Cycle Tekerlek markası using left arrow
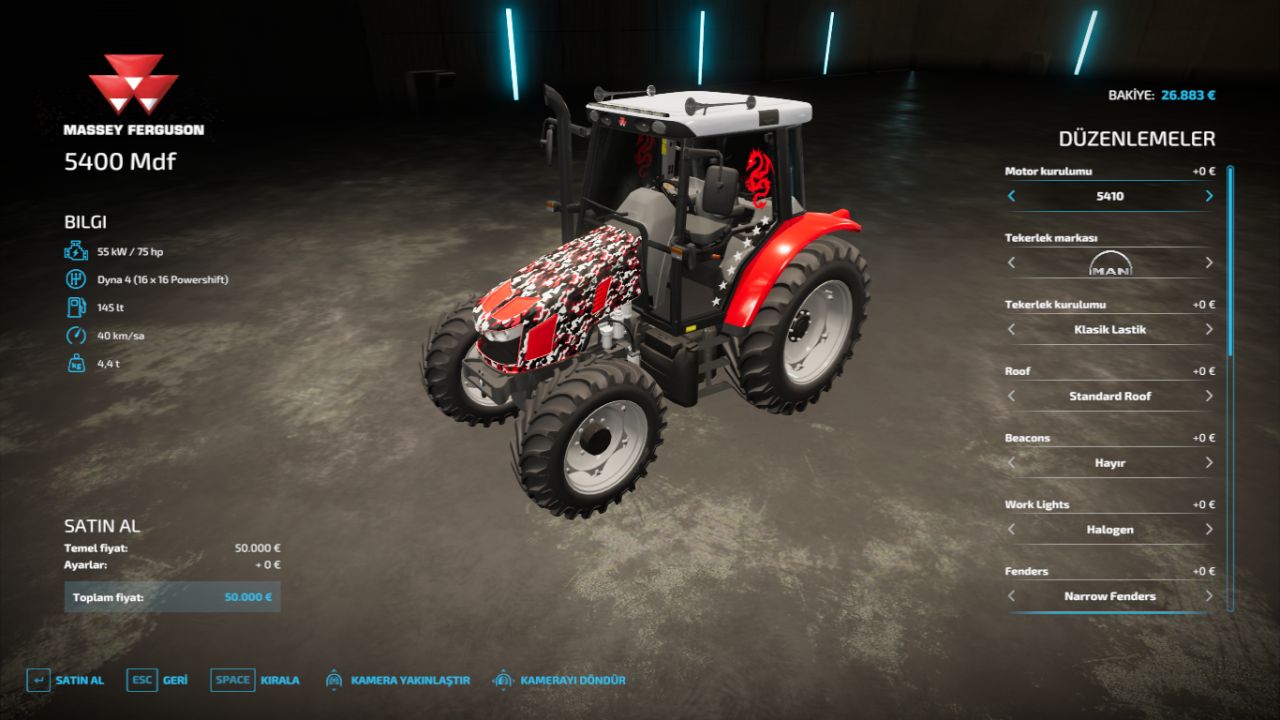This screenshot has height=720, width=1280. click(1012, 263)
